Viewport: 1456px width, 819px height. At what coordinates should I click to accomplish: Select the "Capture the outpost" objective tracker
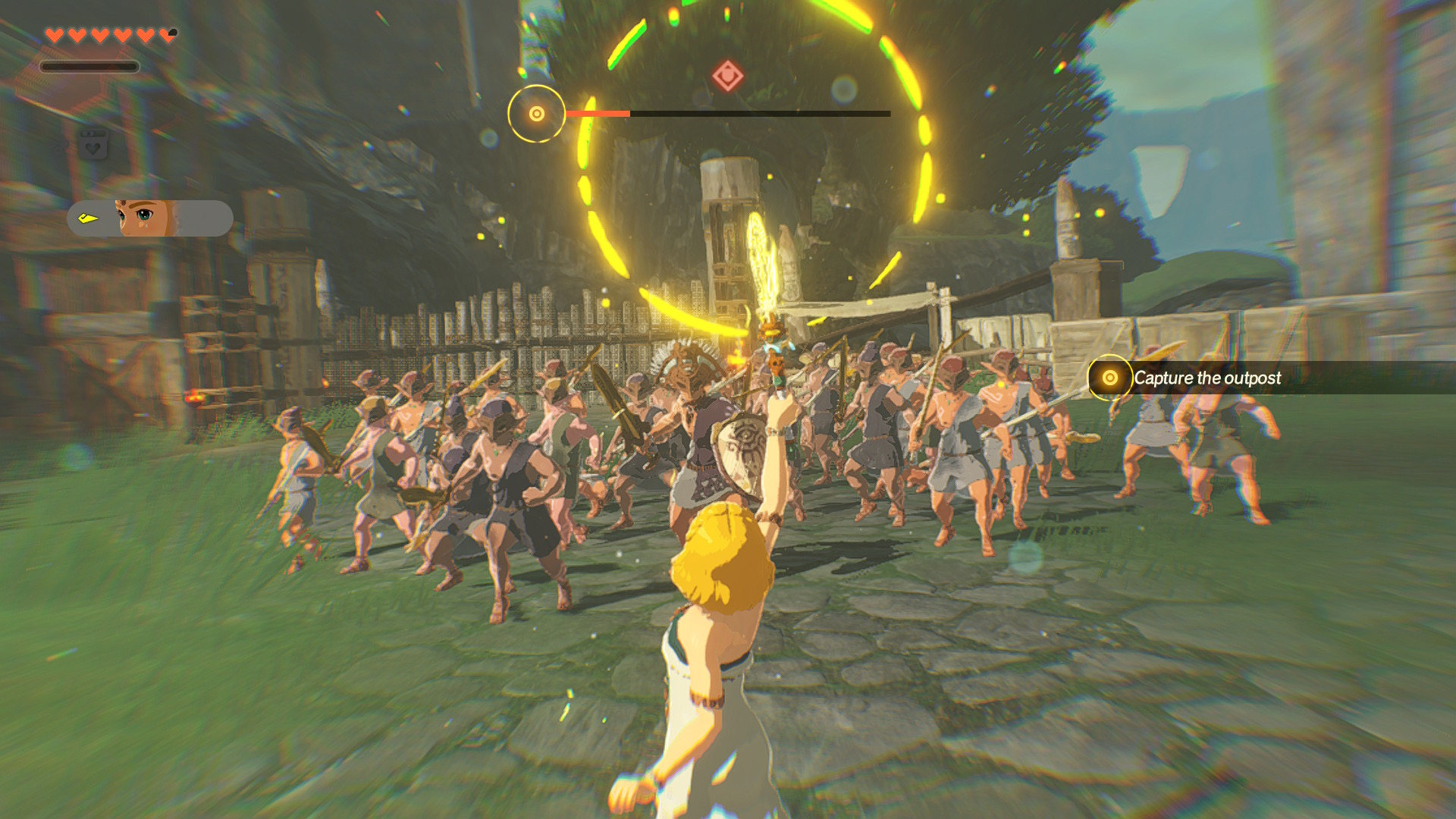(x=1206, y=378)
